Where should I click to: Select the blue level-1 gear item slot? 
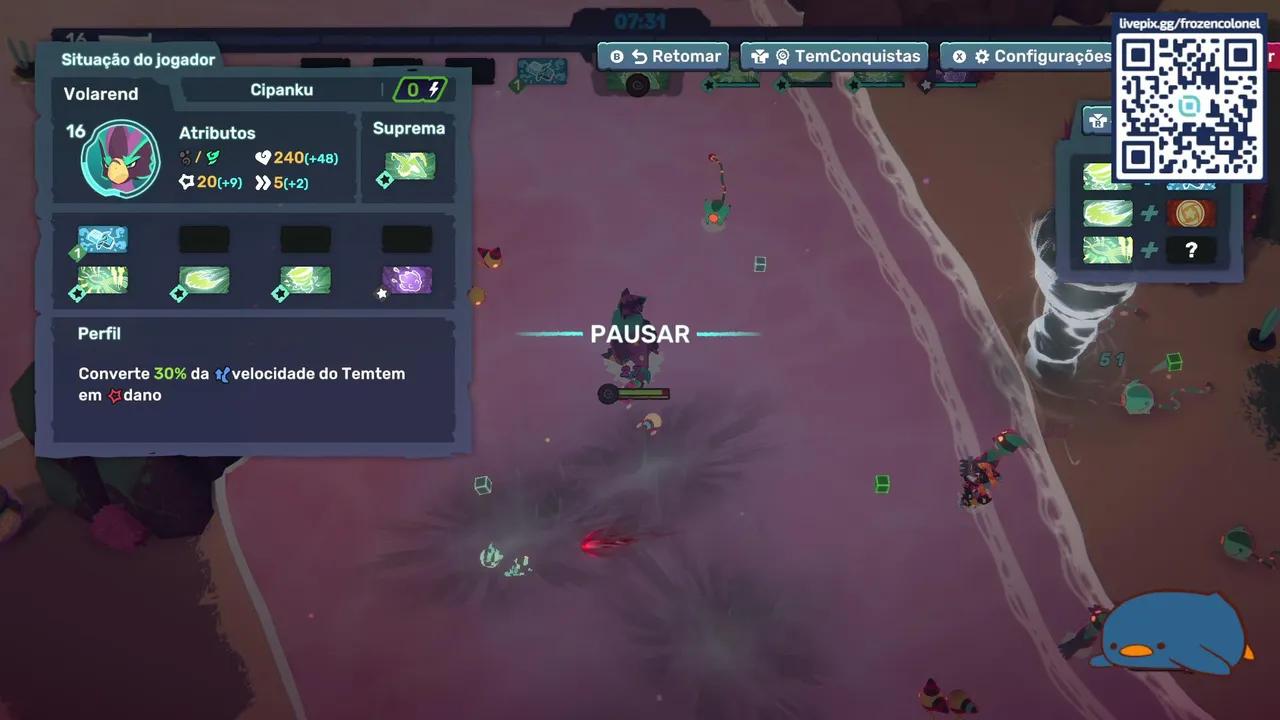click(103, 239)
